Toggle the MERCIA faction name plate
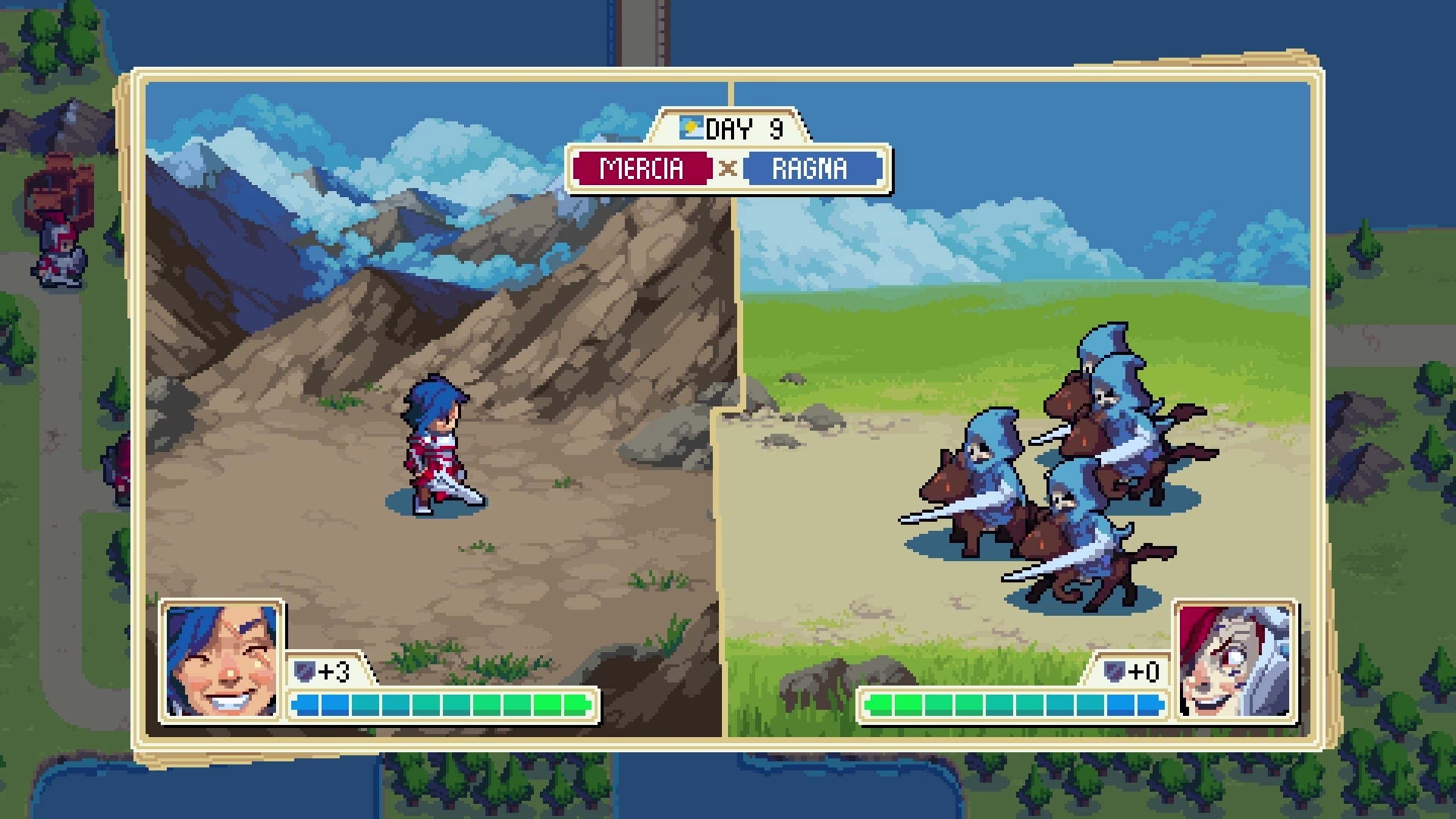Screen dimensions: 1456x819 642,169
